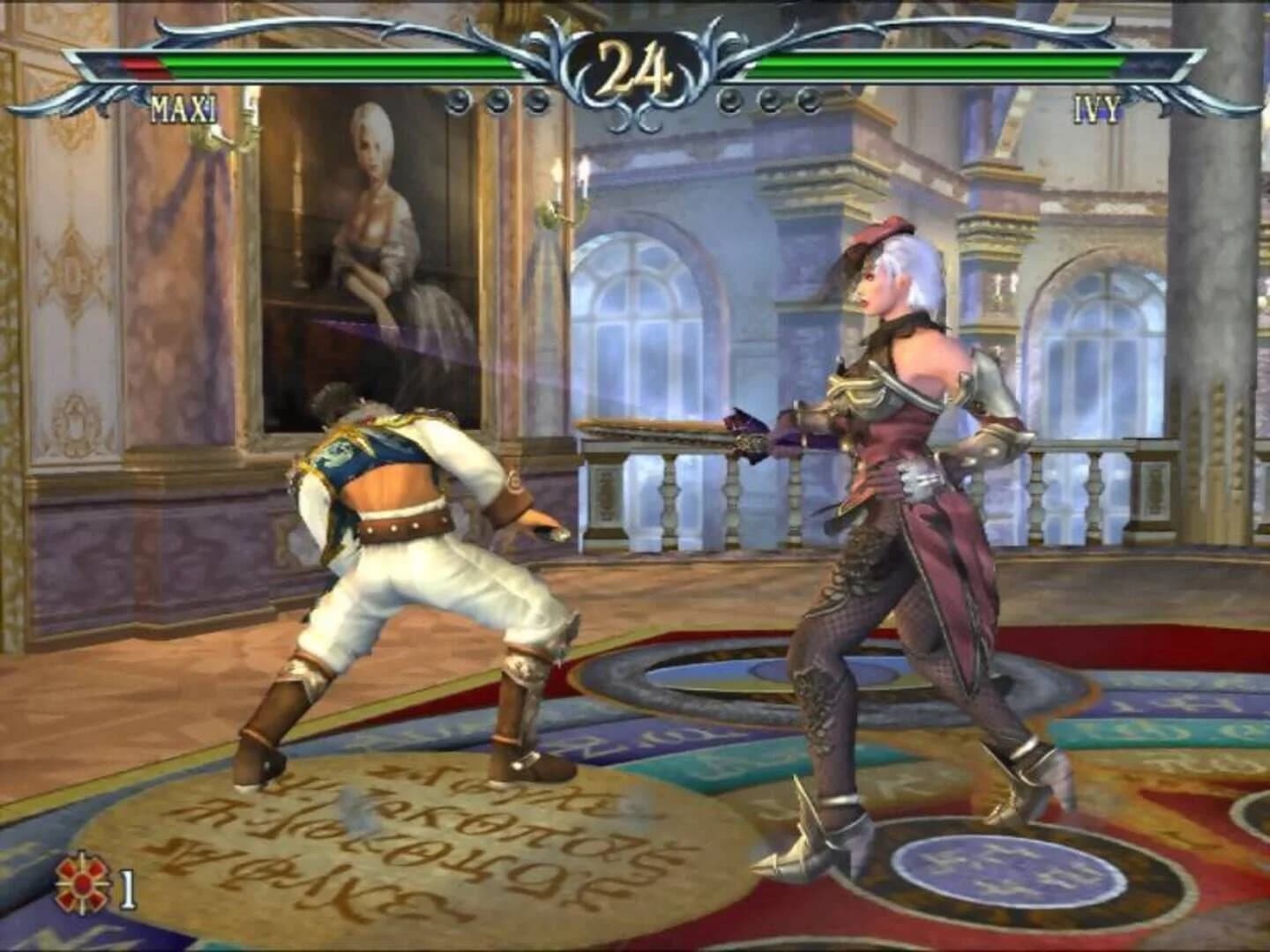Image resolution: width=1270 pixels, height=952 pixels.
Task: Click the rightmost round-win orb under Ivy's bar
Action: 807,101
